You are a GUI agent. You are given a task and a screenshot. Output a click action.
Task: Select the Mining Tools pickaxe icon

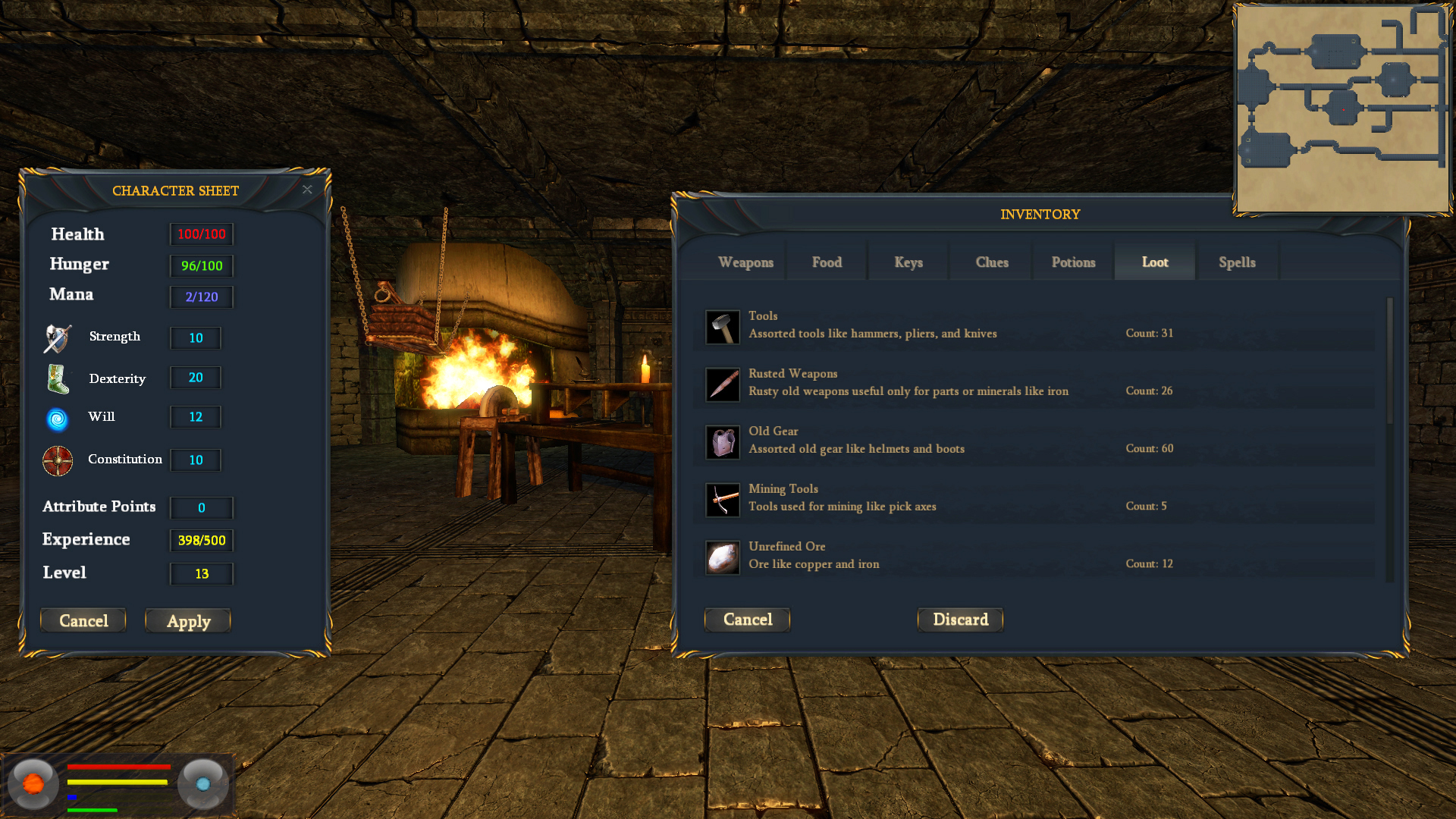722,500
